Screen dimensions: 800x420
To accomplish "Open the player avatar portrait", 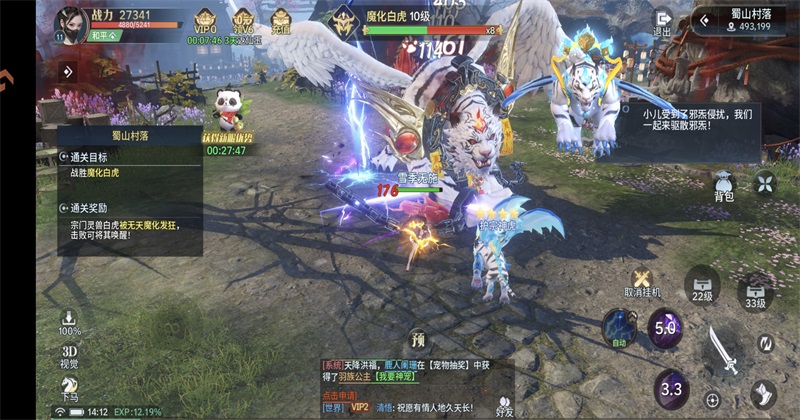I will tap(70, 22).
